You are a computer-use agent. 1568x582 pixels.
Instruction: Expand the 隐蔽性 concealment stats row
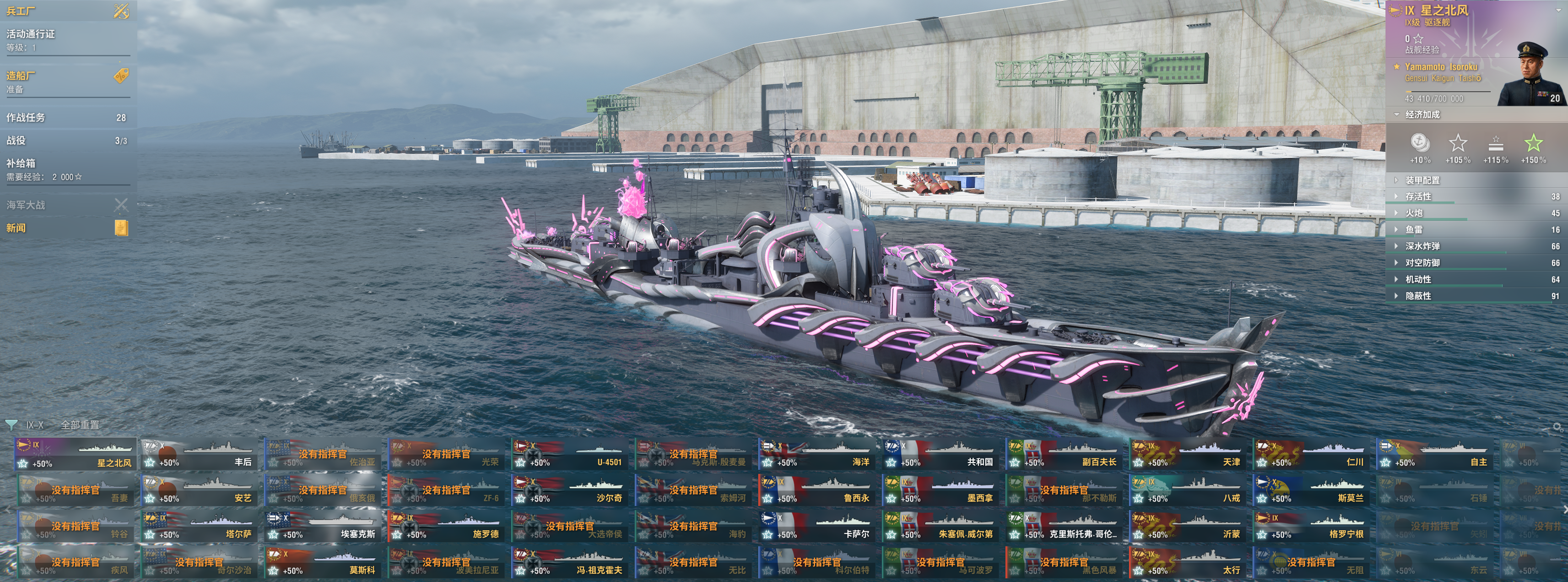tap(1417, 296)
